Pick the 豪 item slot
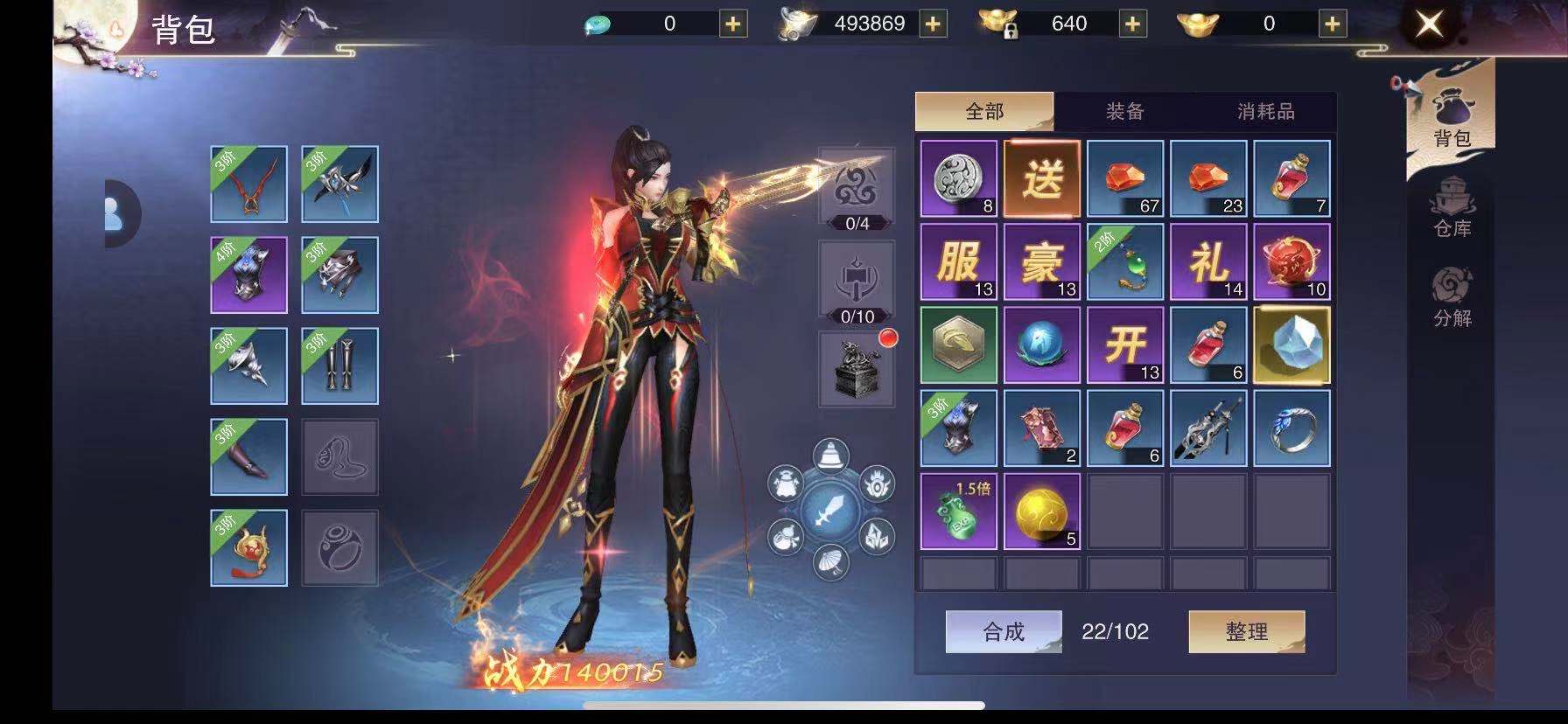Screen dimensions: 1568x724 point(1041,261)
